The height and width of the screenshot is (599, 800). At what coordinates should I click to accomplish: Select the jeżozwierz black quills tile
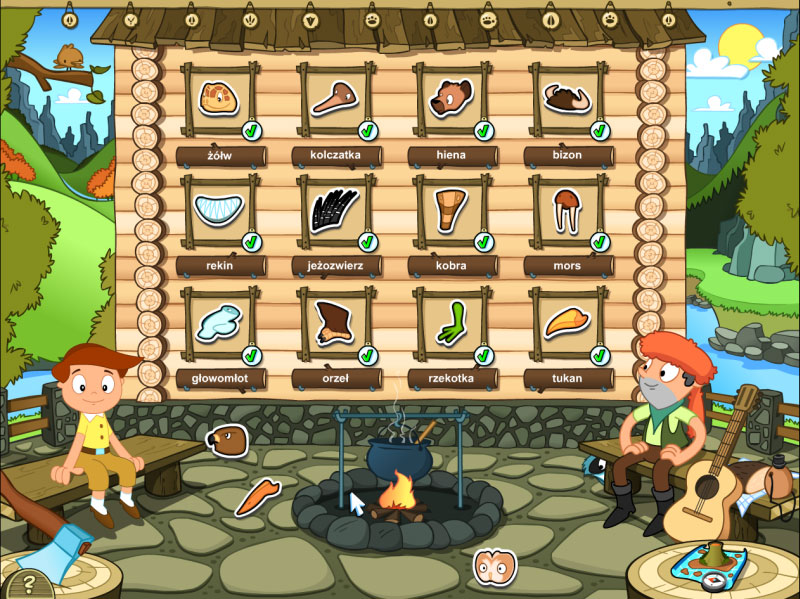click(x=334, y=211)
